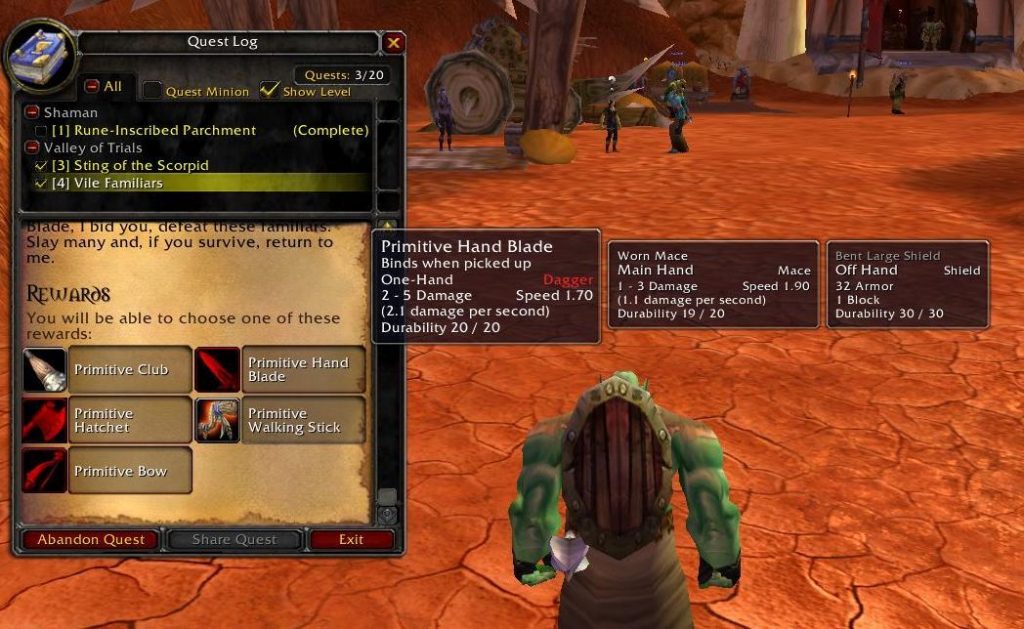Uncheck the Show Level option
This screenshot has width=1024, height=629.
pos(269,90)
